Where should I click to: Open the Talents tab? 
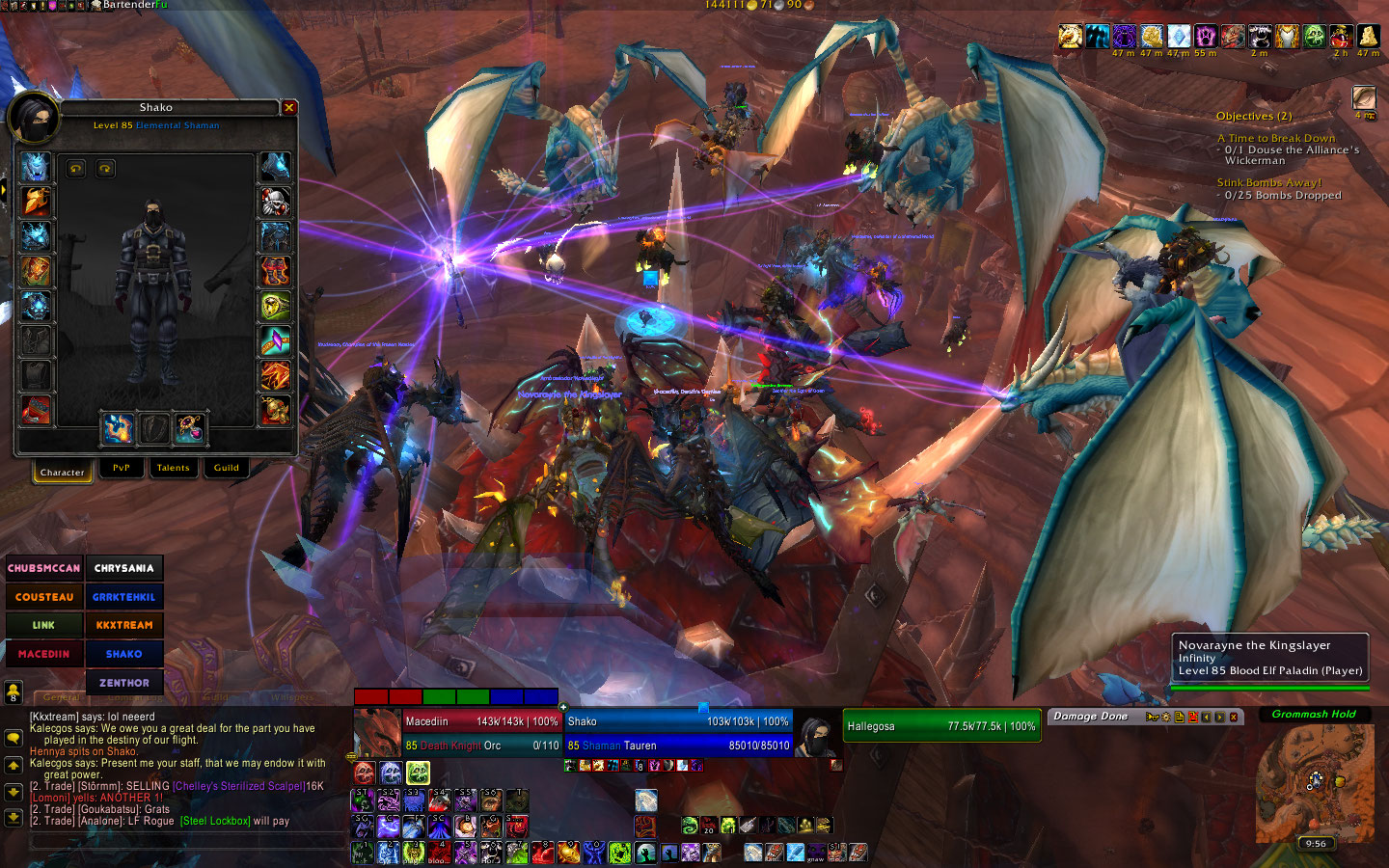[174, 468]
